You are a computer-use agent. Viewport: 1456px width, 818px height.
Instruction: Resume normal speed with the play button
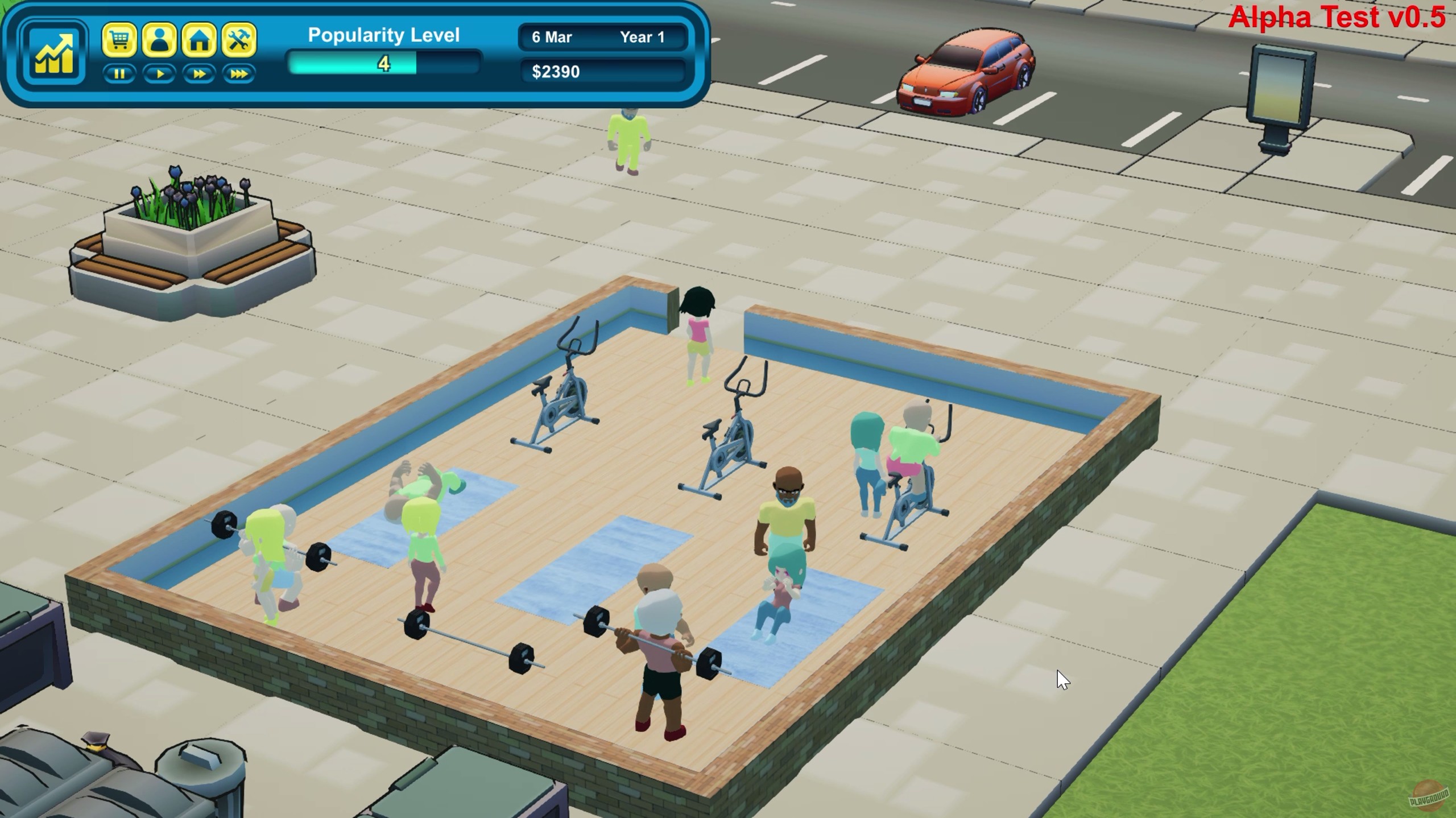point(160,73)
